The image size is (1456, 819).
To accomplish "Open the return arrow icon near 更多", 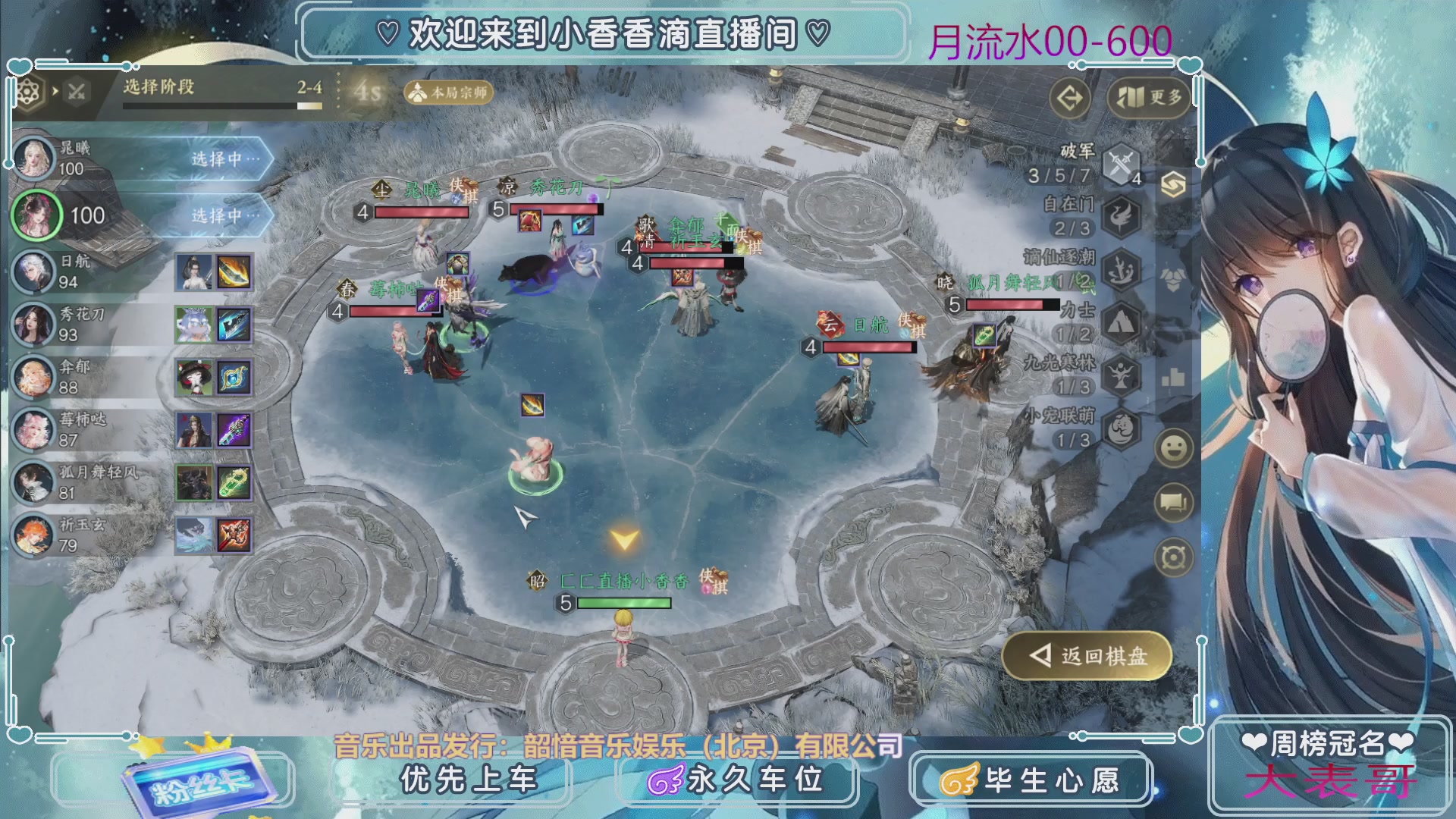I will click(x=1071, y=98).
